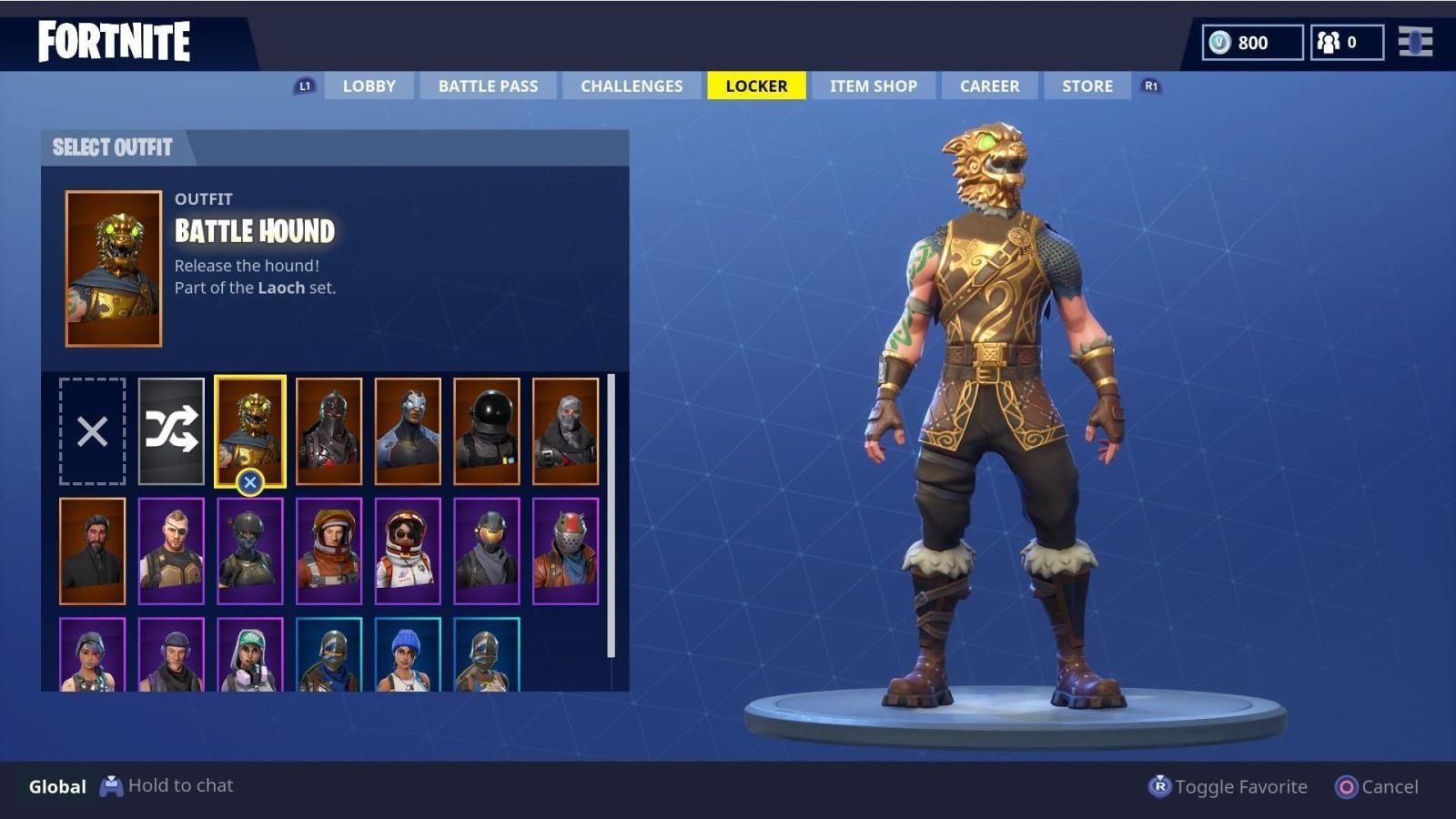Go to the Challenges section
This screenshot has height=819, width=1456.
631,86
